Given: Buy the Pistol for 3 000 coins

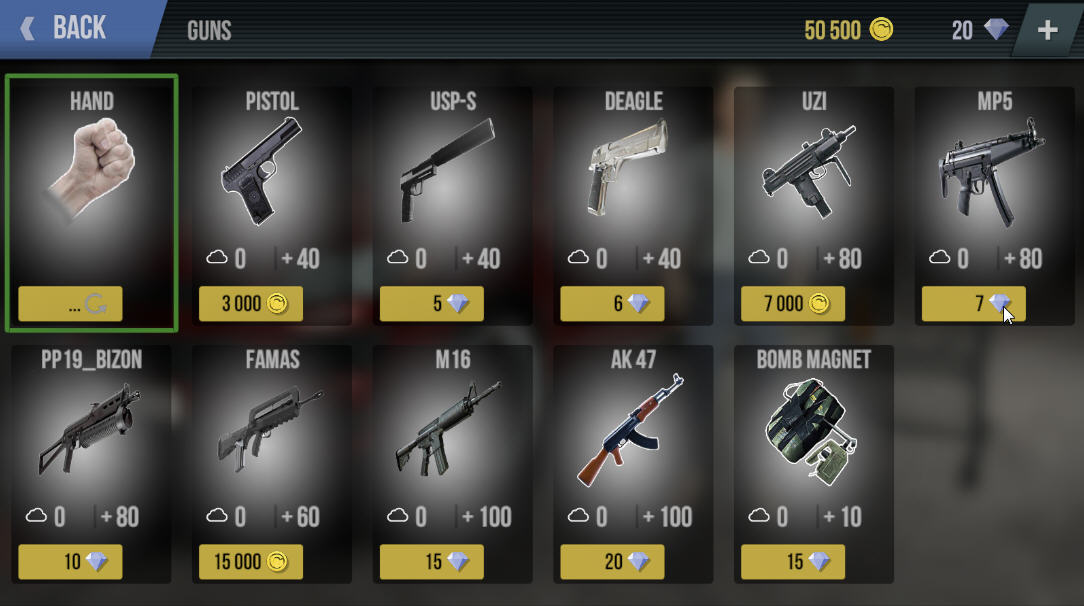Looking at the screenshot, I should point(251,304).
